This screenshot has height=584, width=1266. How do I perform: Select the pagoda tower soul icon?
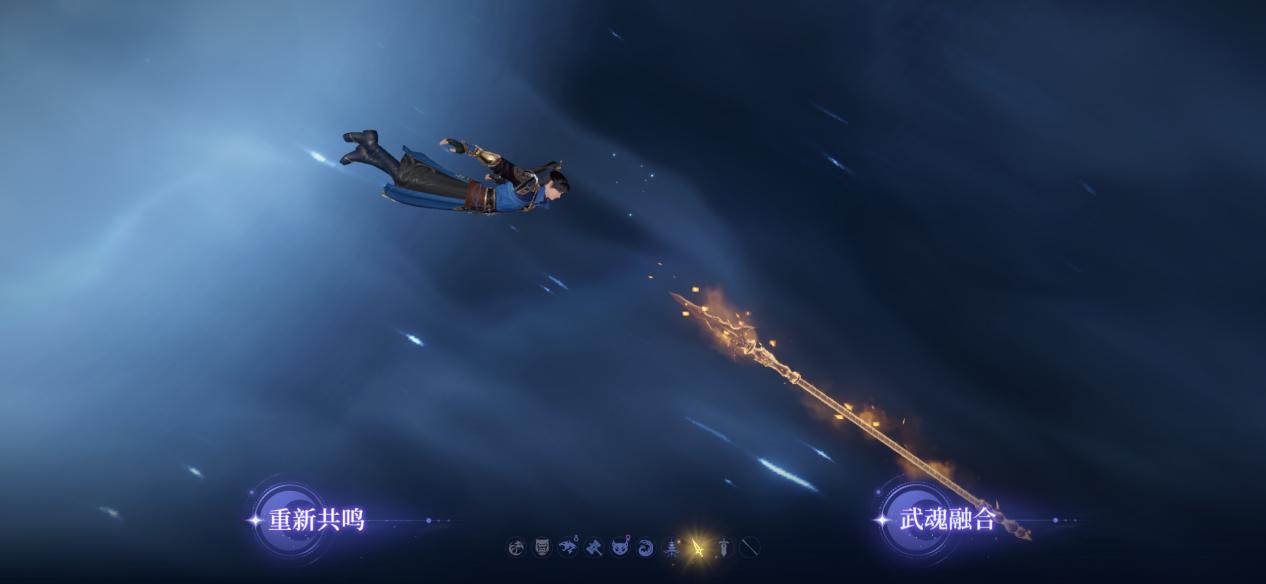coord(672,547)
